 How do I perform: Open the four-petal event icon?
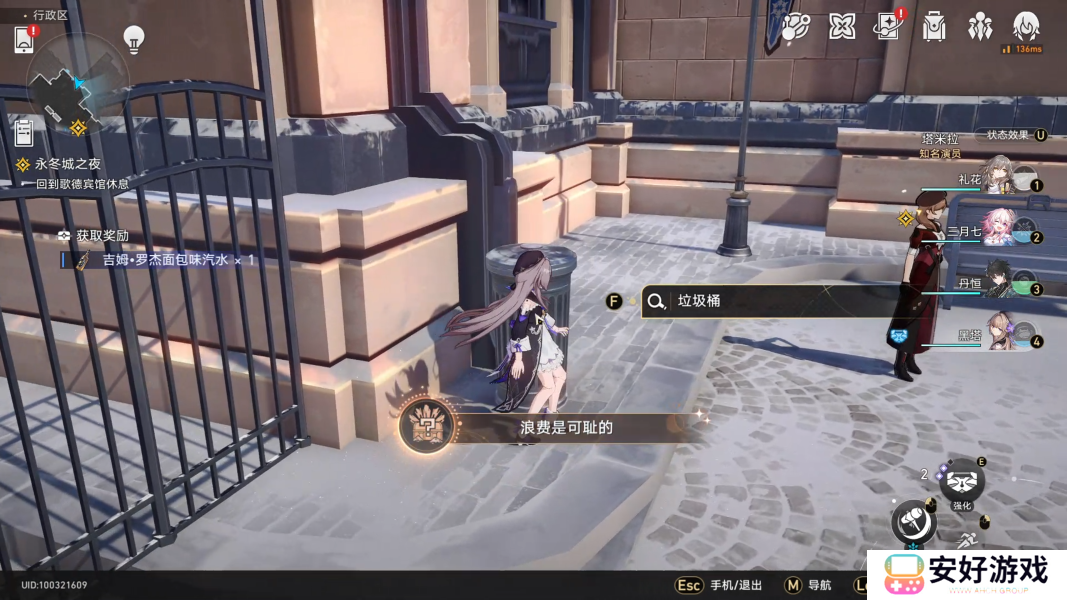[842, 27]
